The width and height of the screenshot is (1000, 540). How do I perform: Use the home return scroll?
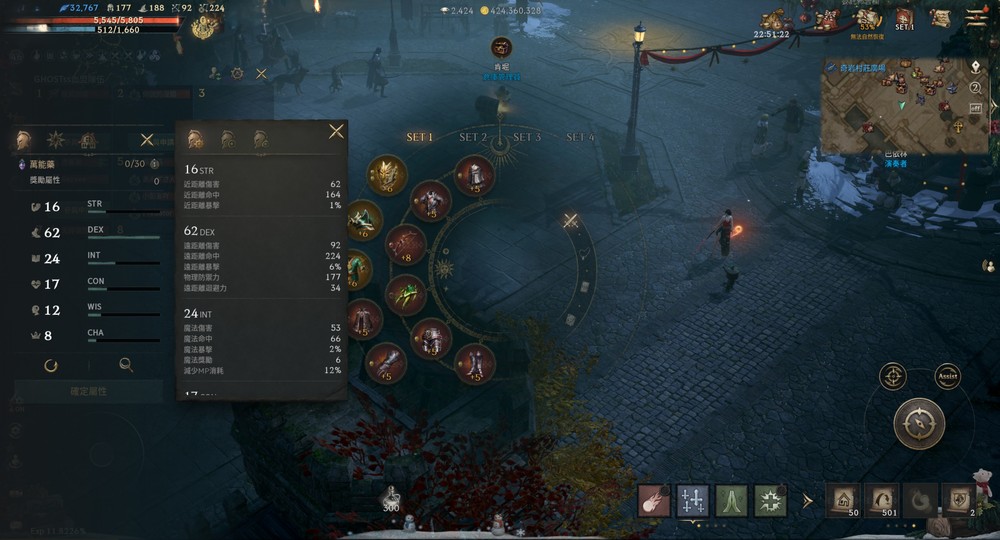point(843,500)
